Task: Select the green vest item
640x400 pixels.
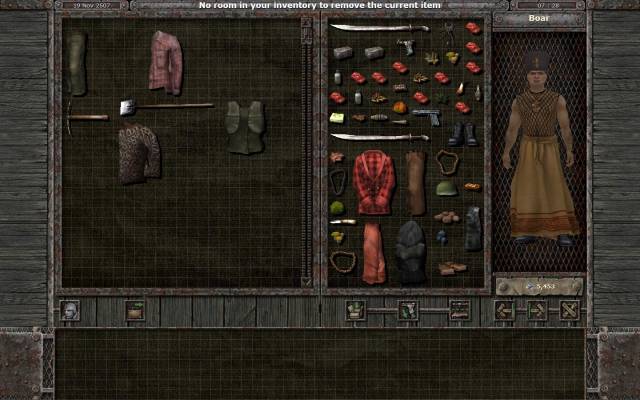Action: click(x=244, y=127)
